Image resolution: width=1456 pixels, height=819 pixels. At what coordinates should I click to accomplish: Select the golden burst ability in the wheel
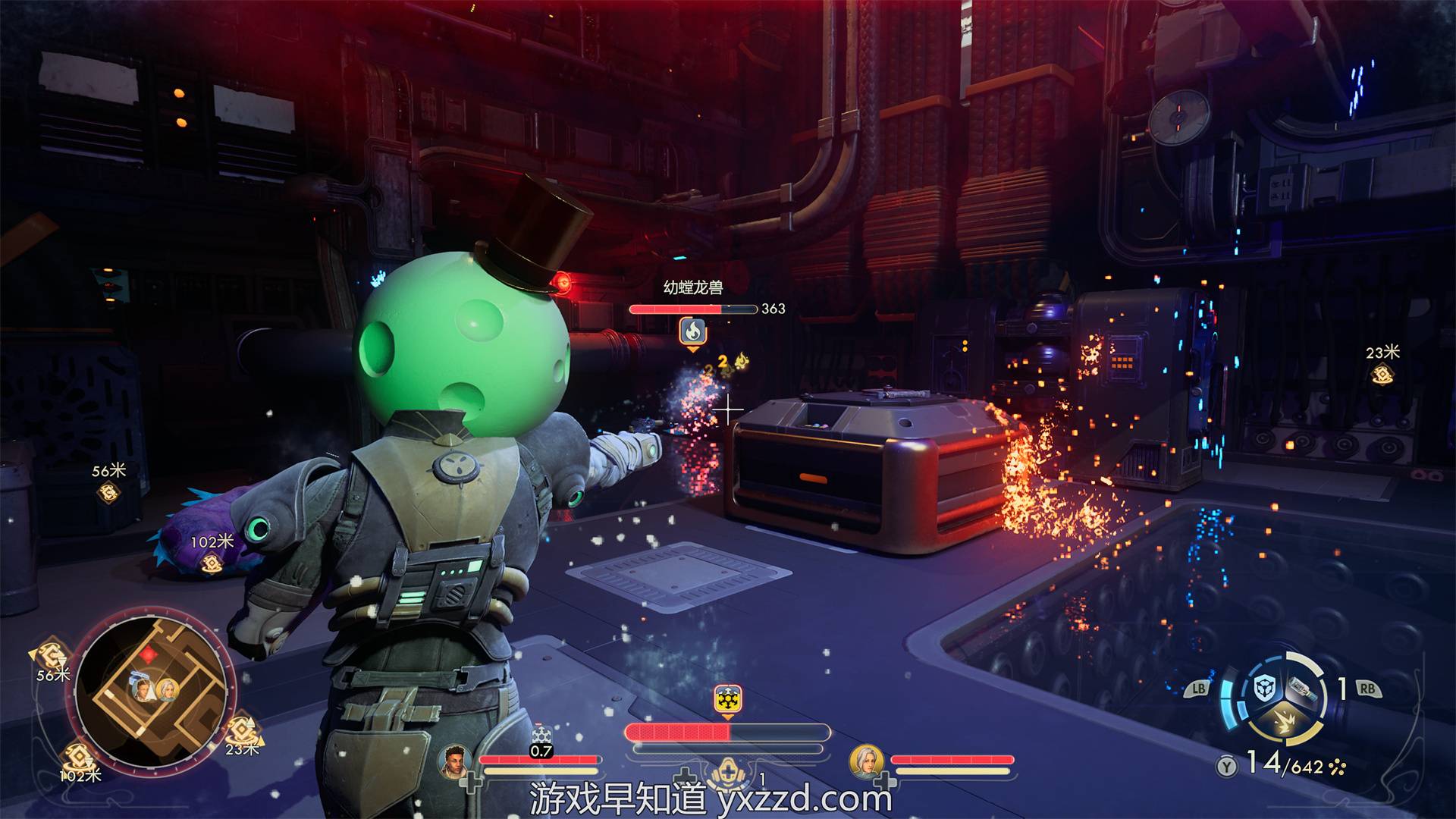pos(1282,723)
